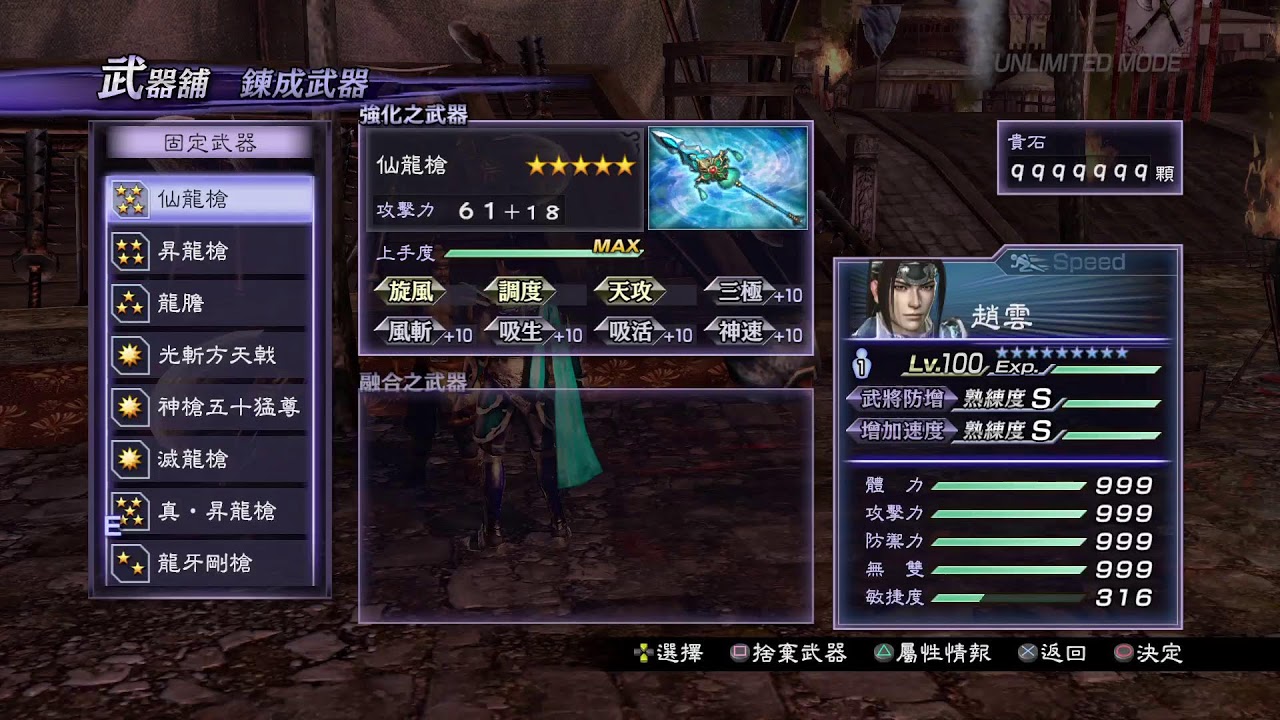Open the empty 融合之武器 fusion panel
The height and width of the screenshot is (720, 1280).
coord(585,505)
